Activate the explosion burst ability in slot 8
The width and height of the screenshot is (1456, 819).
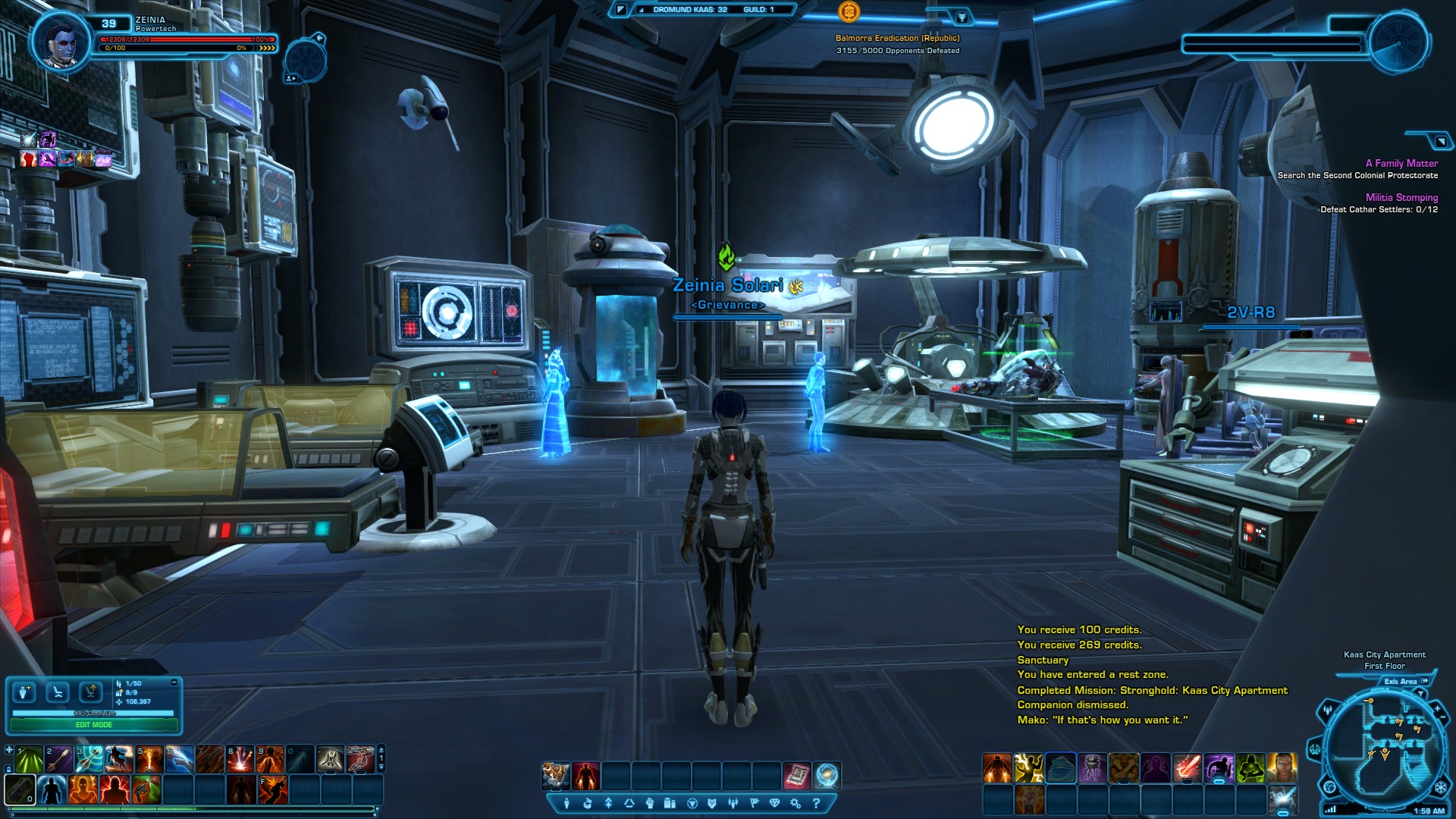tap(240, 760)
